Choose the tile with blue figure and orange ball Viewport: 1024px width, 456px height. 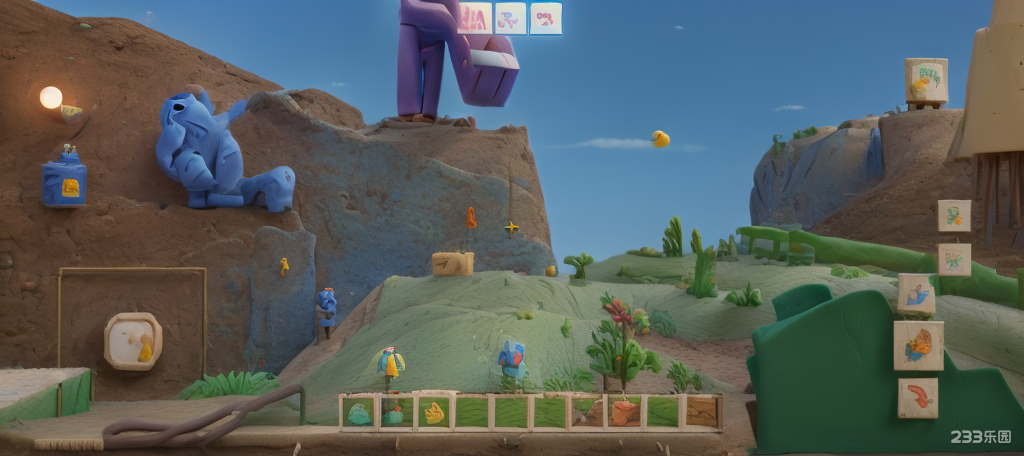tap(954, 215)
